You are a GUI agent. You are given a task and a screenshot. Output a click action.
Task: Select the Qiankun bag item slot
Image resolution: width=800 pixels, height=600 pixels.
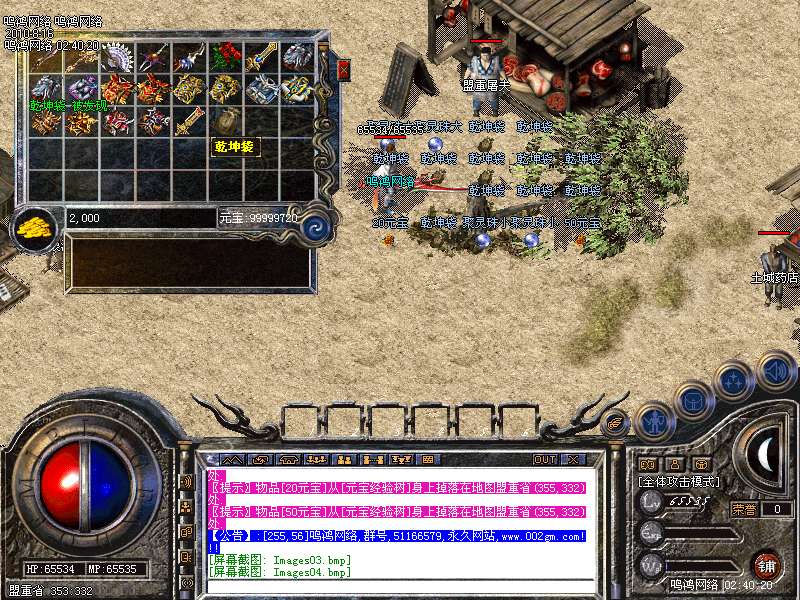(227, 121)
